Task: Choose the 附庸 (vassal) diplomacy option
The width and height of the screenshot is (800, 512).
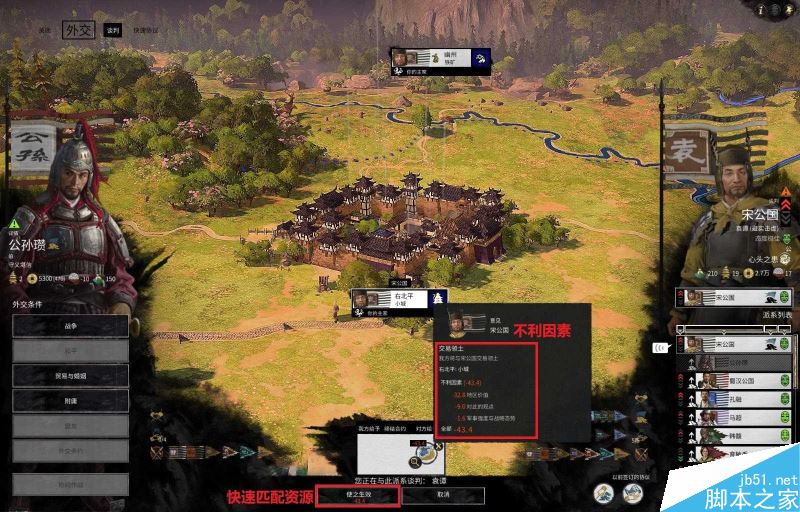Action: click(70, 397)
